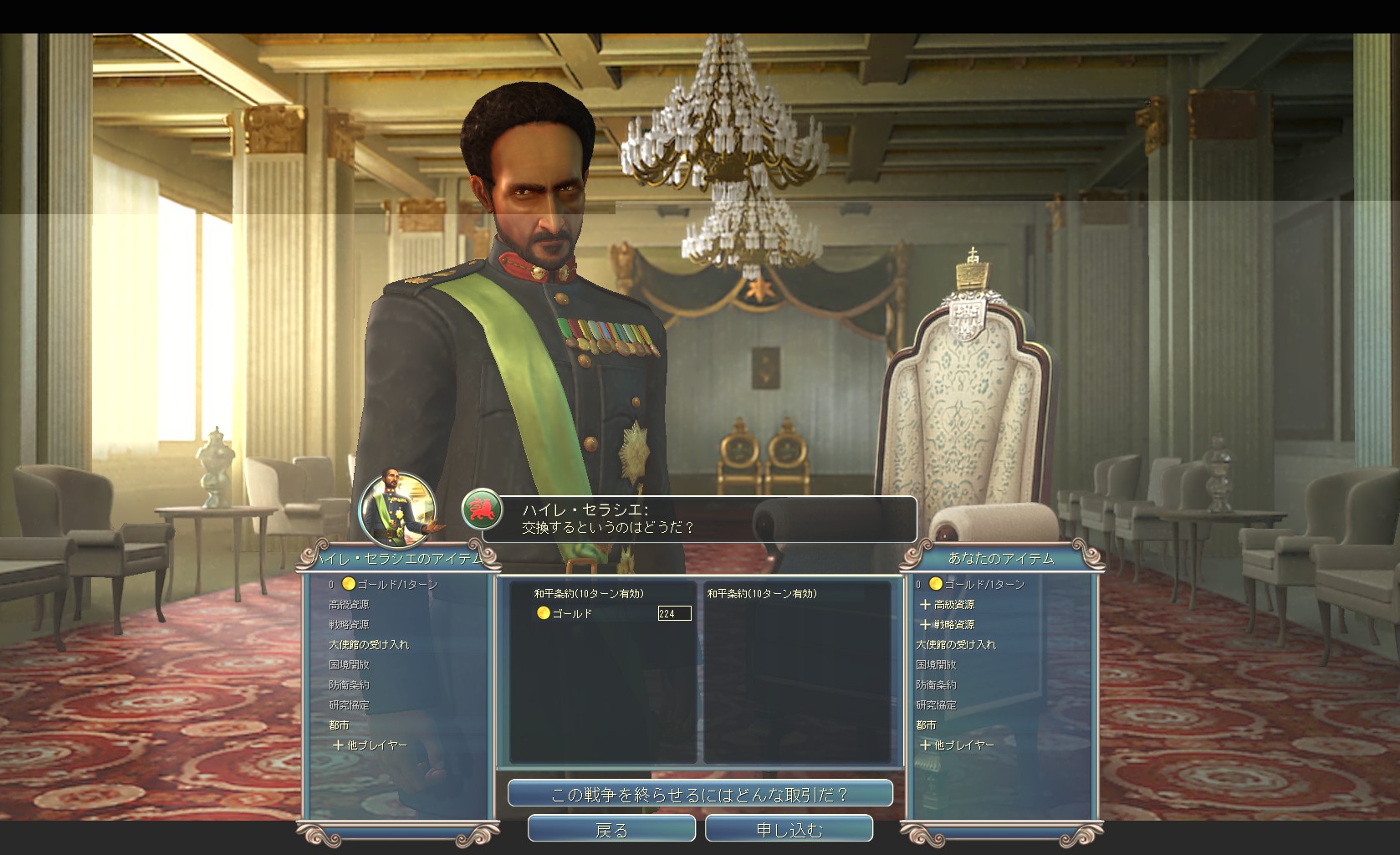Request Haile Selassie's ゴールド/1ターン

point(396,584)
